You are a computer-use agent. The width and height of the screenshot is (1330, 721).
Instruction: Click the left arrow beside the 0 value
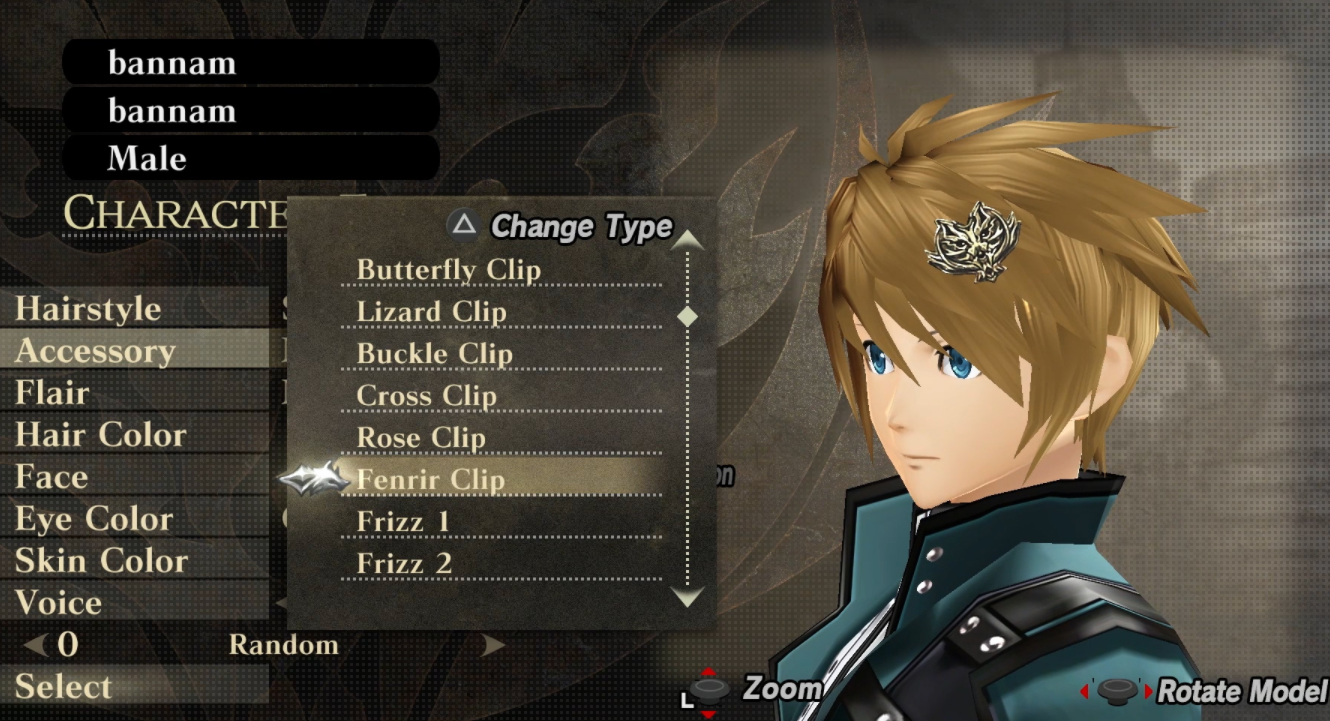pyautogui.click(x=36, y=645)
